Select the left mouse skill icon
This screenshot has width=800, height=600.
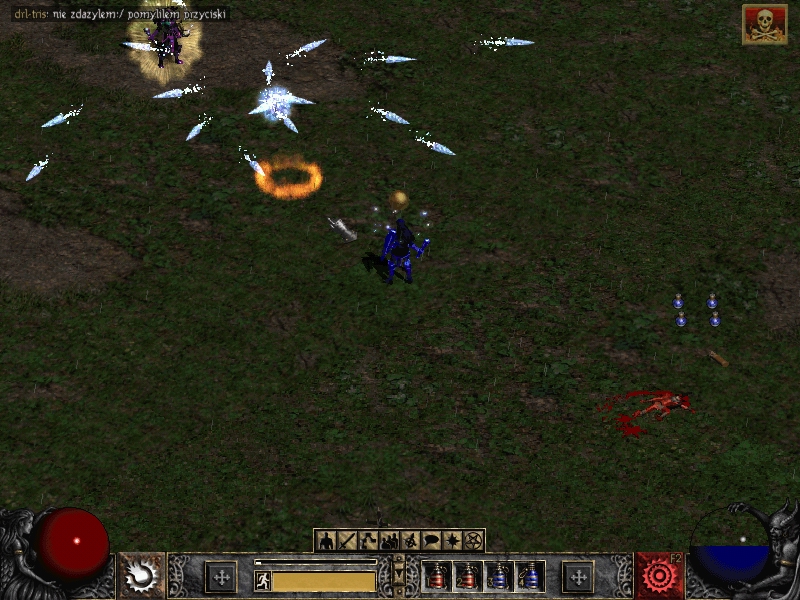[x=142, y=576]
